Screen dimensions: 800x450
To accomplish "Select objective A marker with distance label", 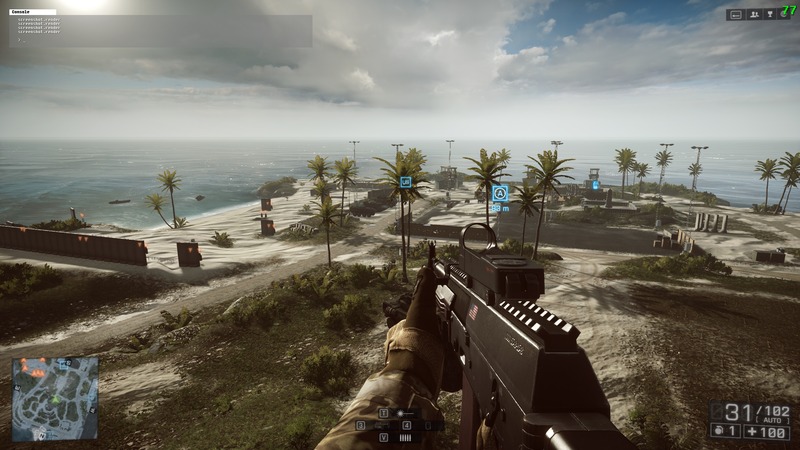I will pos(500,194).
